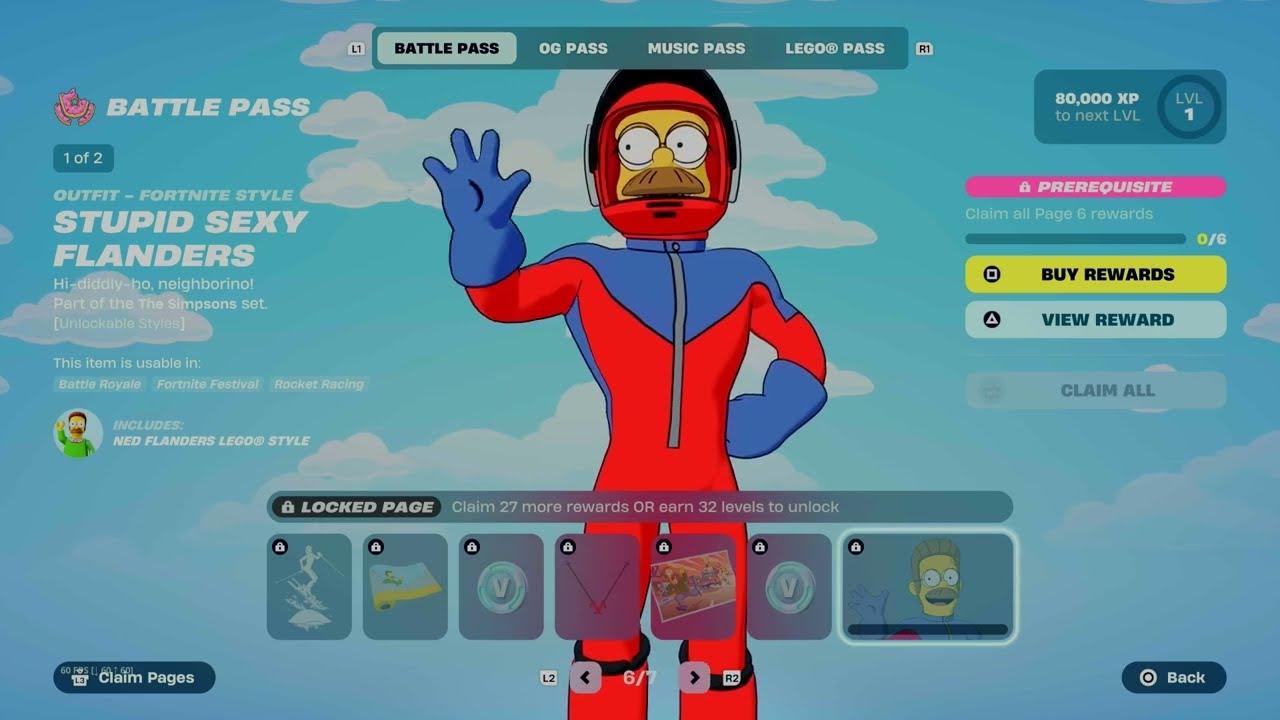Open the Music Pass tab
The width and height of the screenshot is (1280, 720).
(x=696, y=48)
